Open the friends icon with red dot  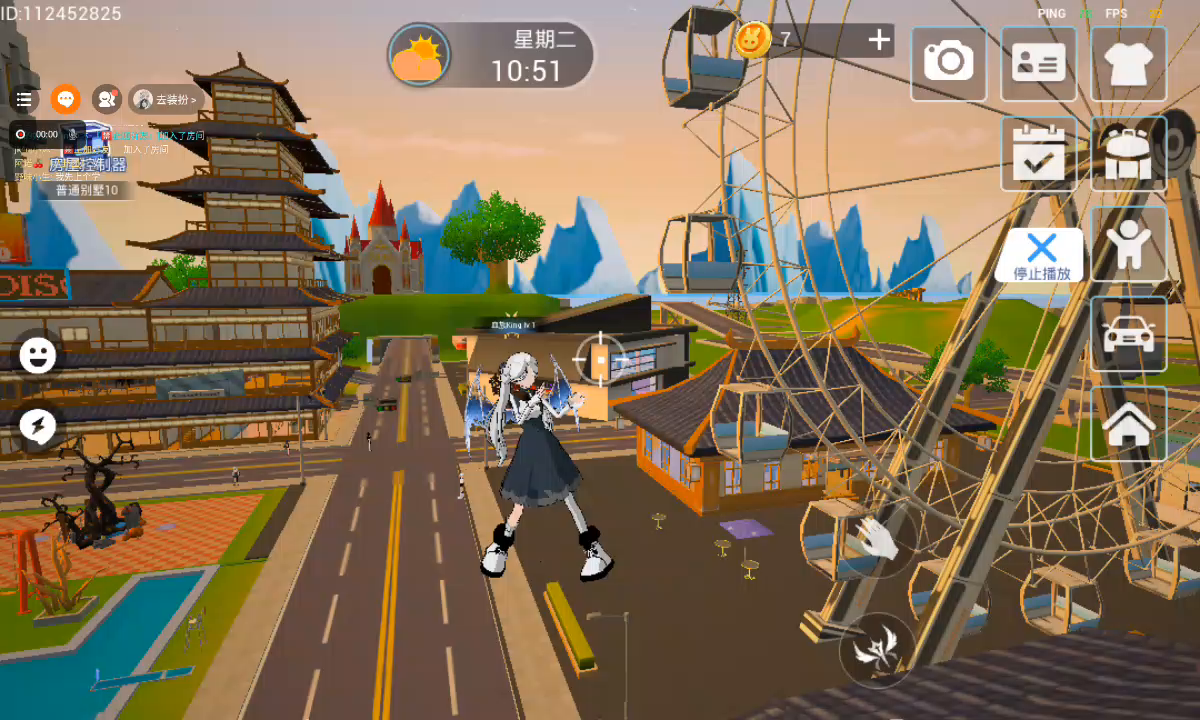(x=106, y=99)
